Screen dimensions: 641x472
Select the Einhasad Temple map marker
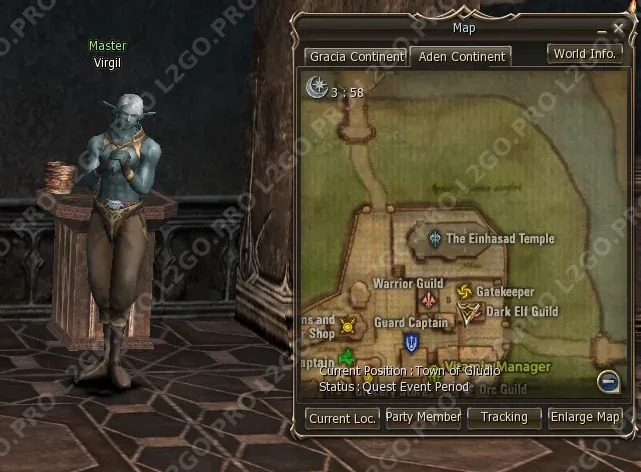click(435, 239)
